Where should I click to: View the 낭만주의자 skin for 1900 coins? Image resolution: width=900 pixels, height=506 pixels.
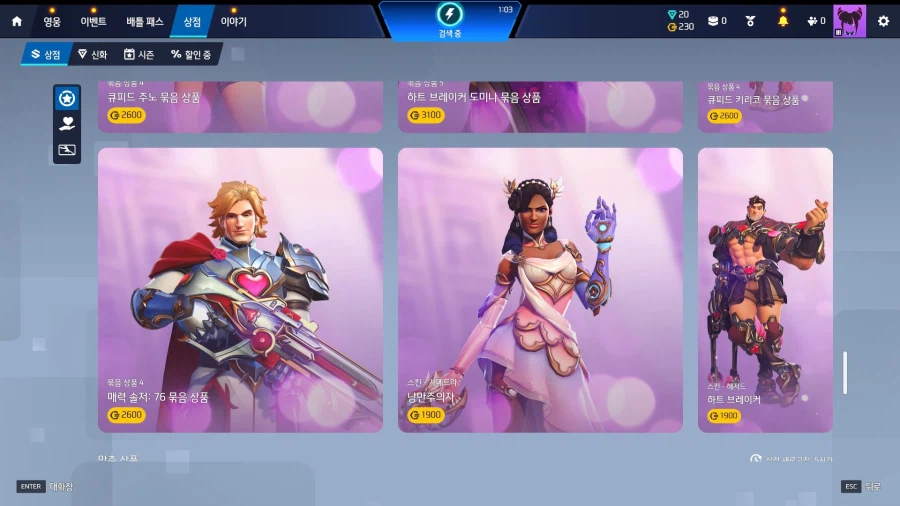click(540, 290)
